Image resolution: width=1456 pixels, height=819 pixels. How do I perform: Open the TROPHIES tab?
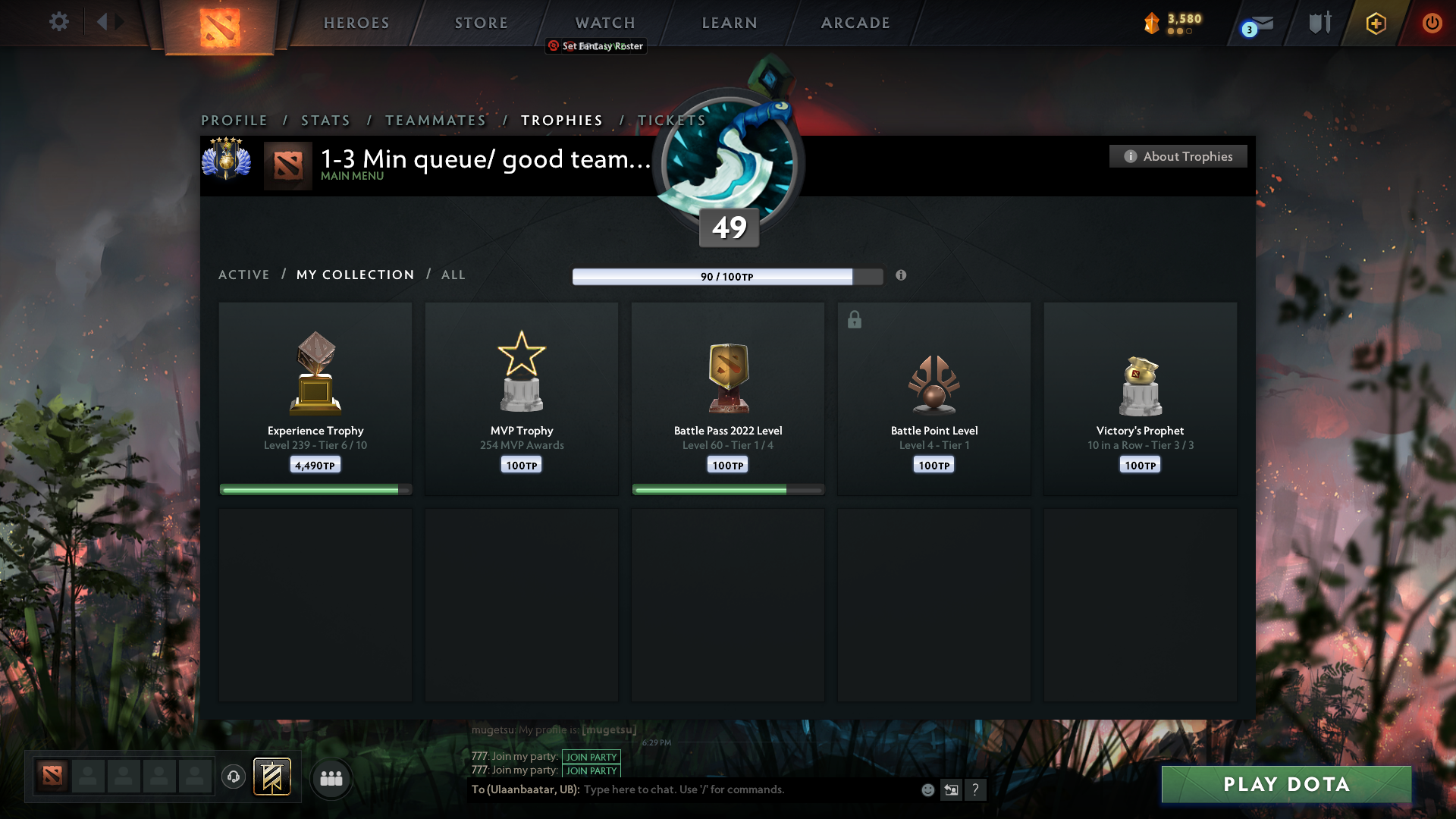(561, 120)
